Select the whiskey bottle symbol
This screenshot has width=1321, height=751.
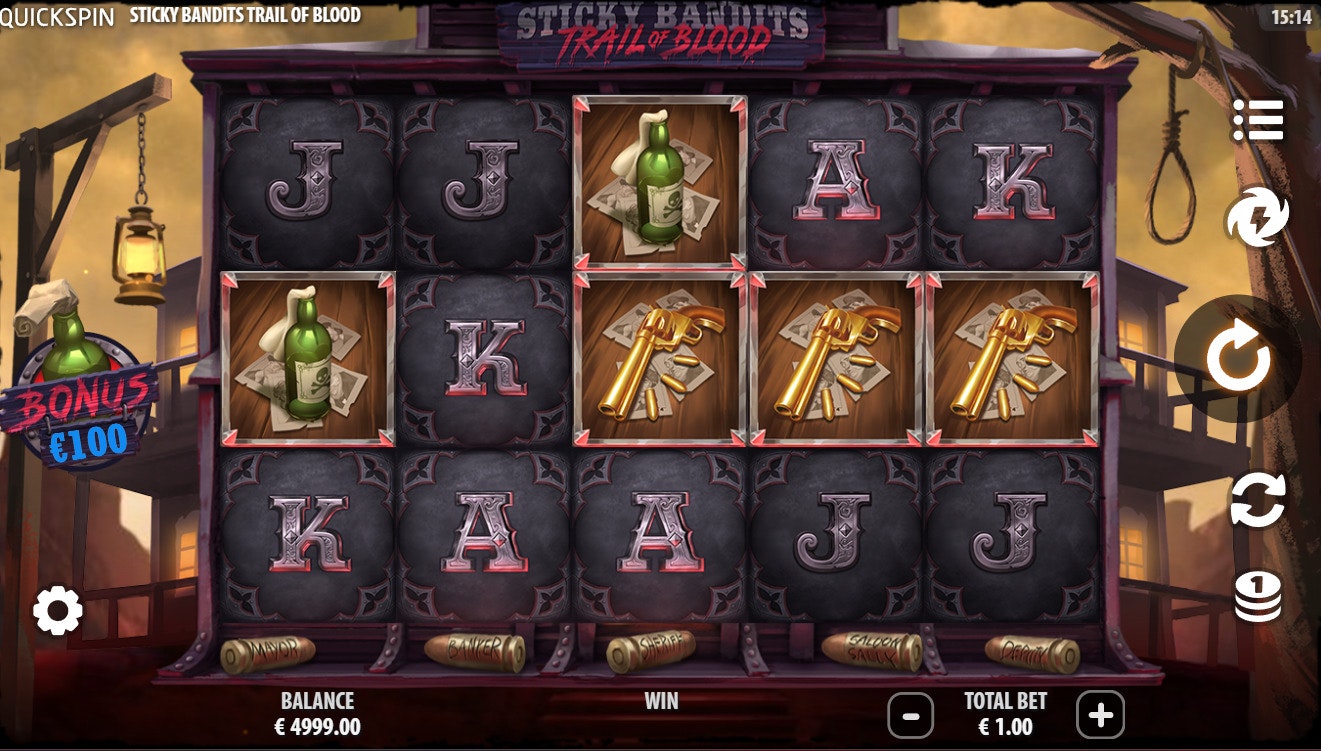660,180
